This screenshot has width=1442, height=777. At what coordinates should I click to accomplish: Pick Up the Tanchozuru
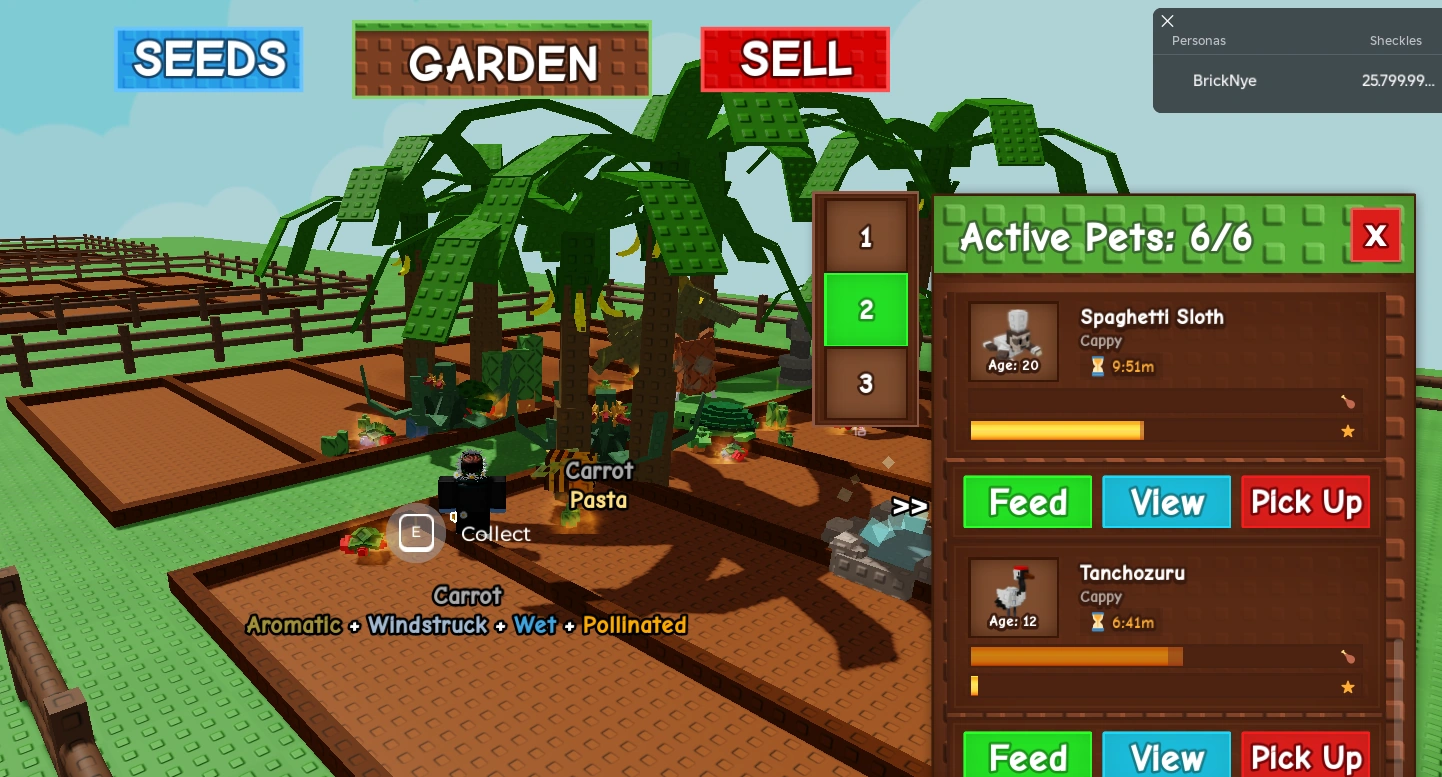1305,756
